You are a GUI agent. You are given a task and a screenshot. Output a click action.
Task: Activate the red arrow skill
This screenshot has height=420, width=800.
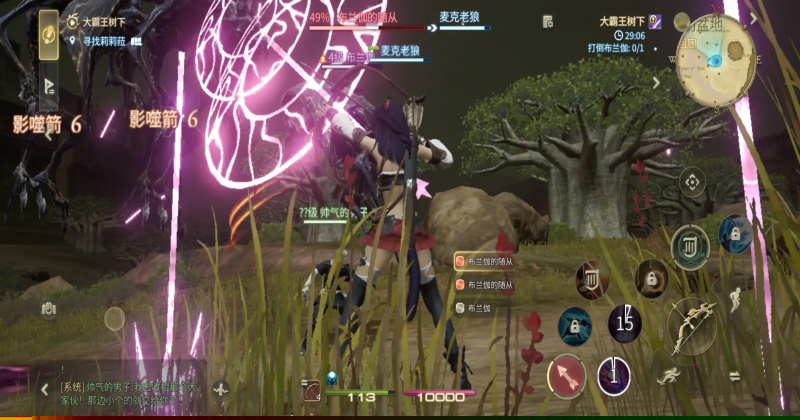[566, 375]
